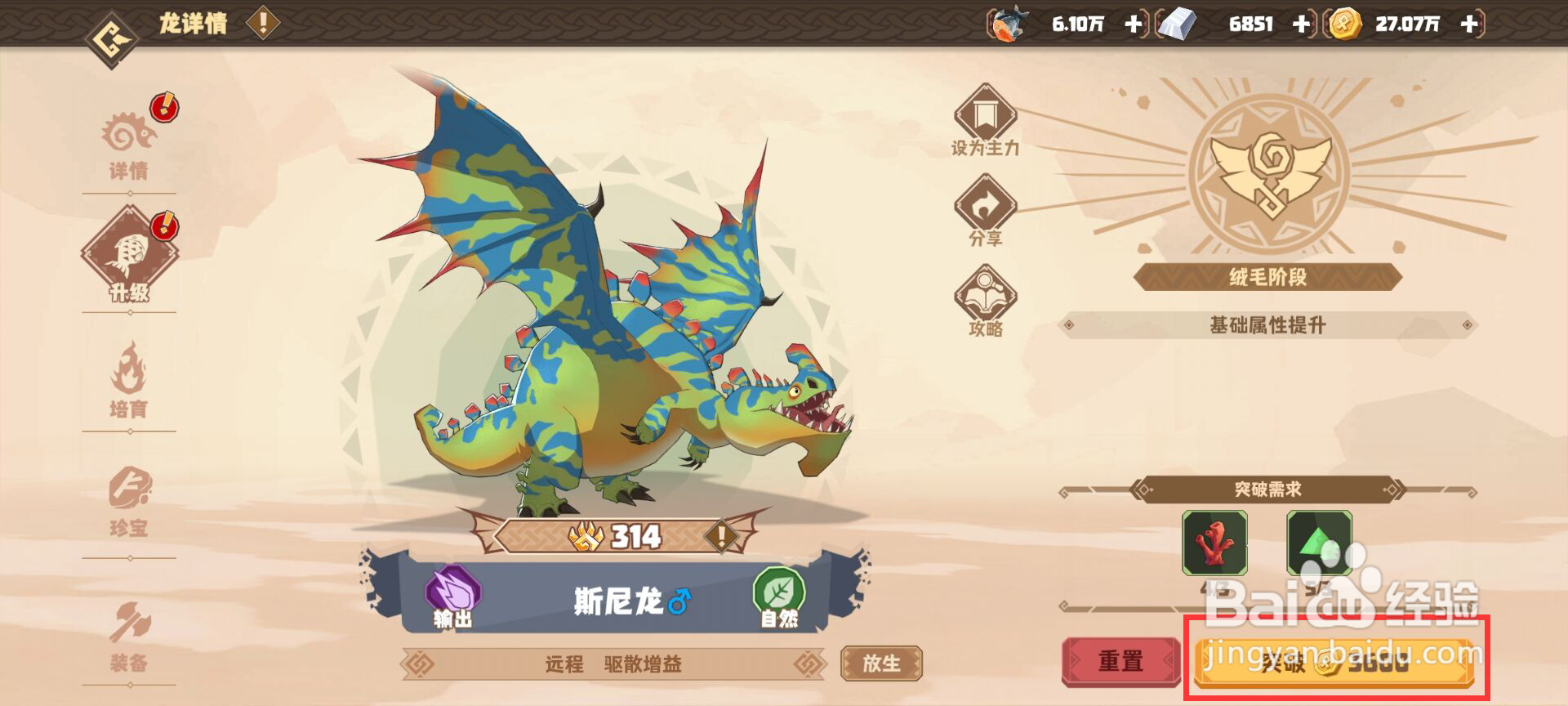The height and width of the screenshot is (706, 1568).
Task: Click the red fish material in 突破需求
Action: point(1215,543)
